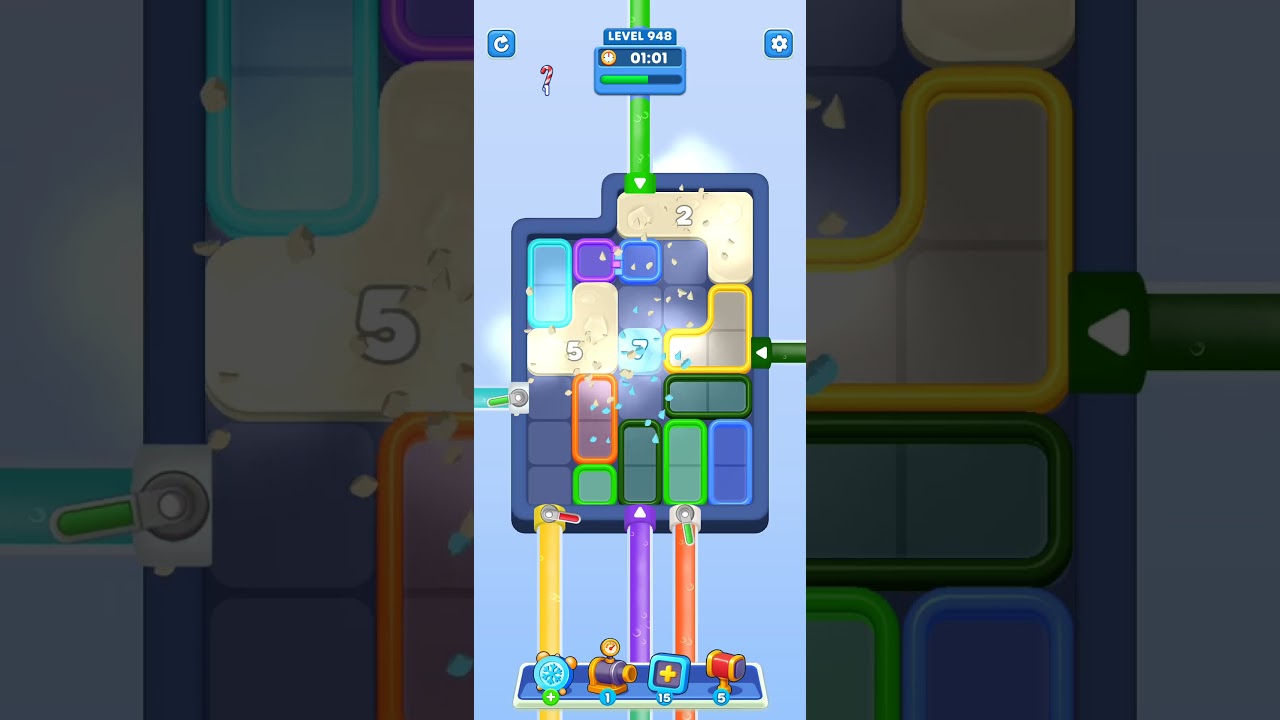Turn the gray valve on the left pipe
1280x720 pixels.
point(518,399)
